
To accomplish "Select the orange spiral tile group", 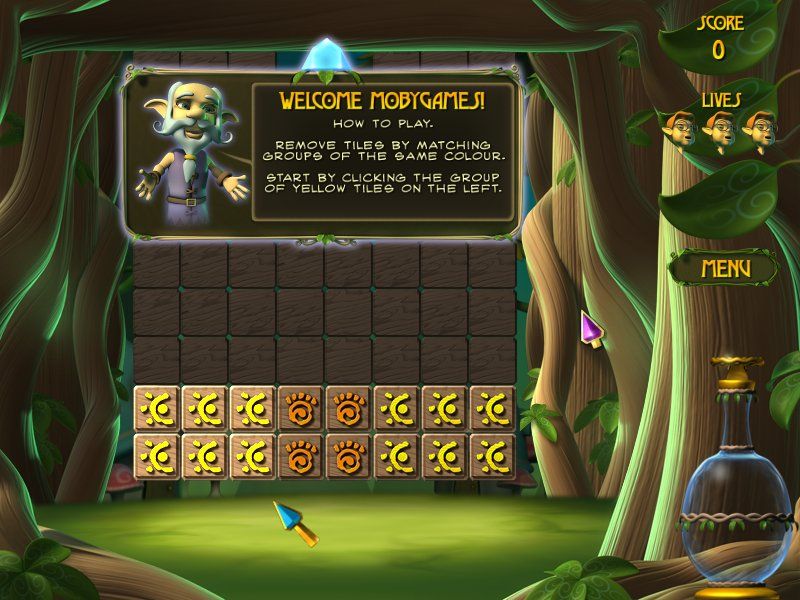I will (301, 409).
